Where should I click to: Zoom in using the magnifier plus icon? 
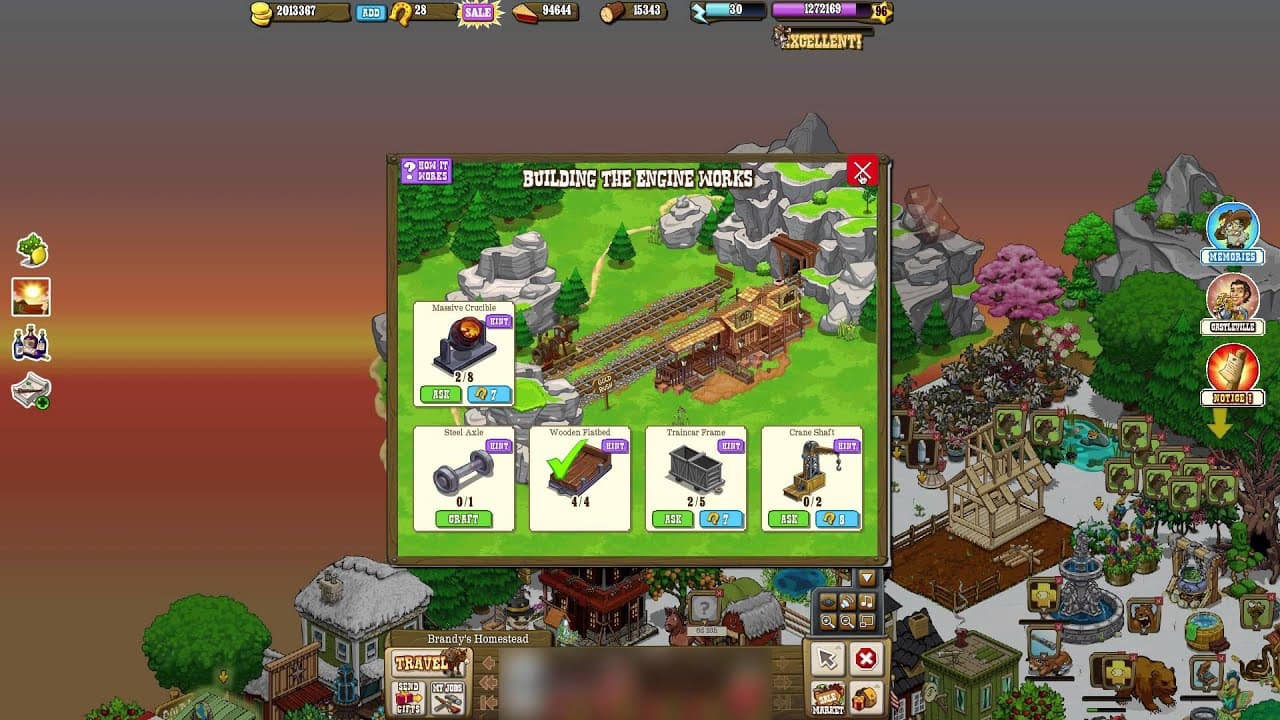pyautogui.click(x=829, y=620)
